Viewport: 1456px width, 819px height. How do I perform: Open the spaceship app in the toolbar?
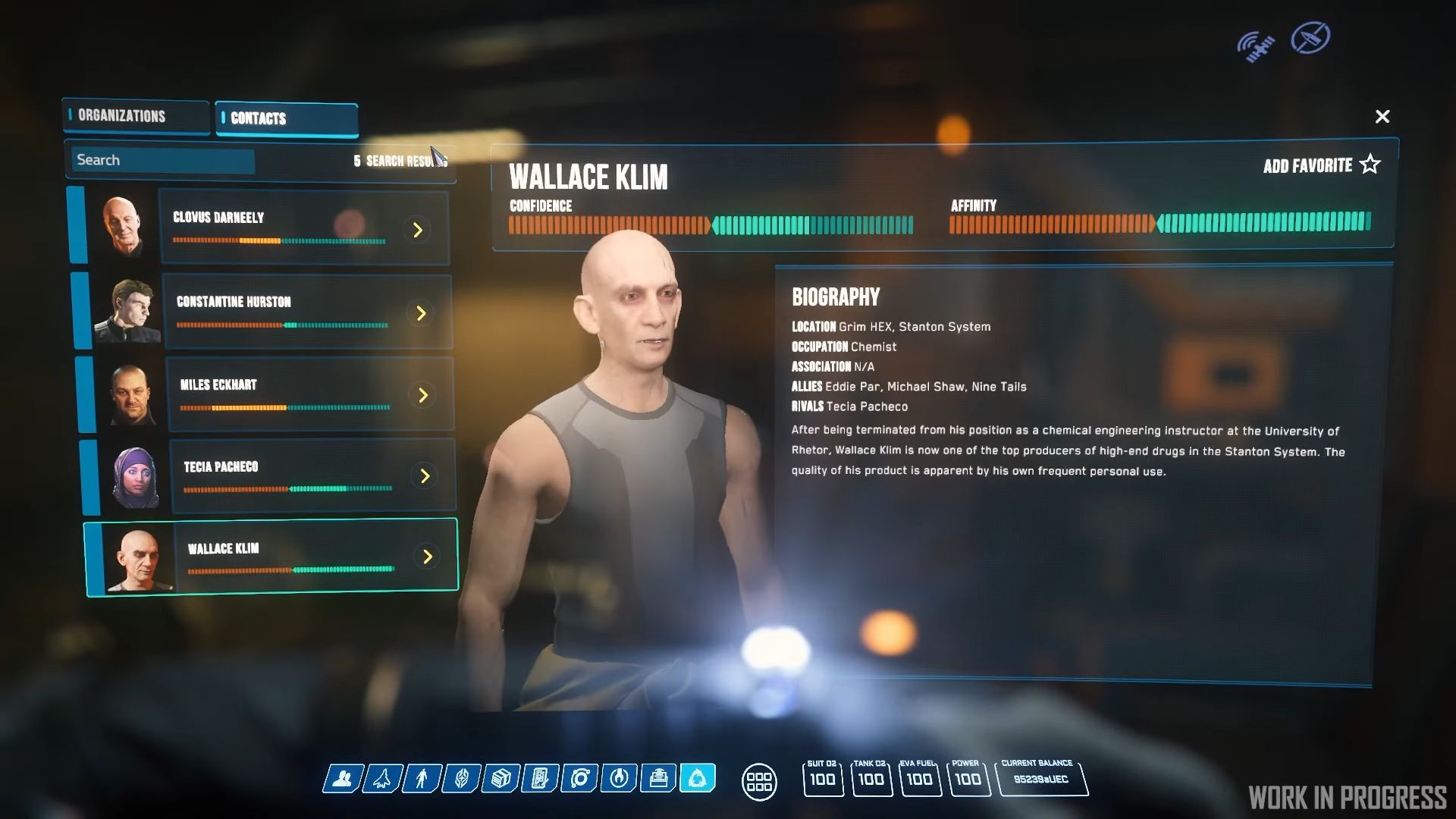pyautogui.click(x=382, y=778)
